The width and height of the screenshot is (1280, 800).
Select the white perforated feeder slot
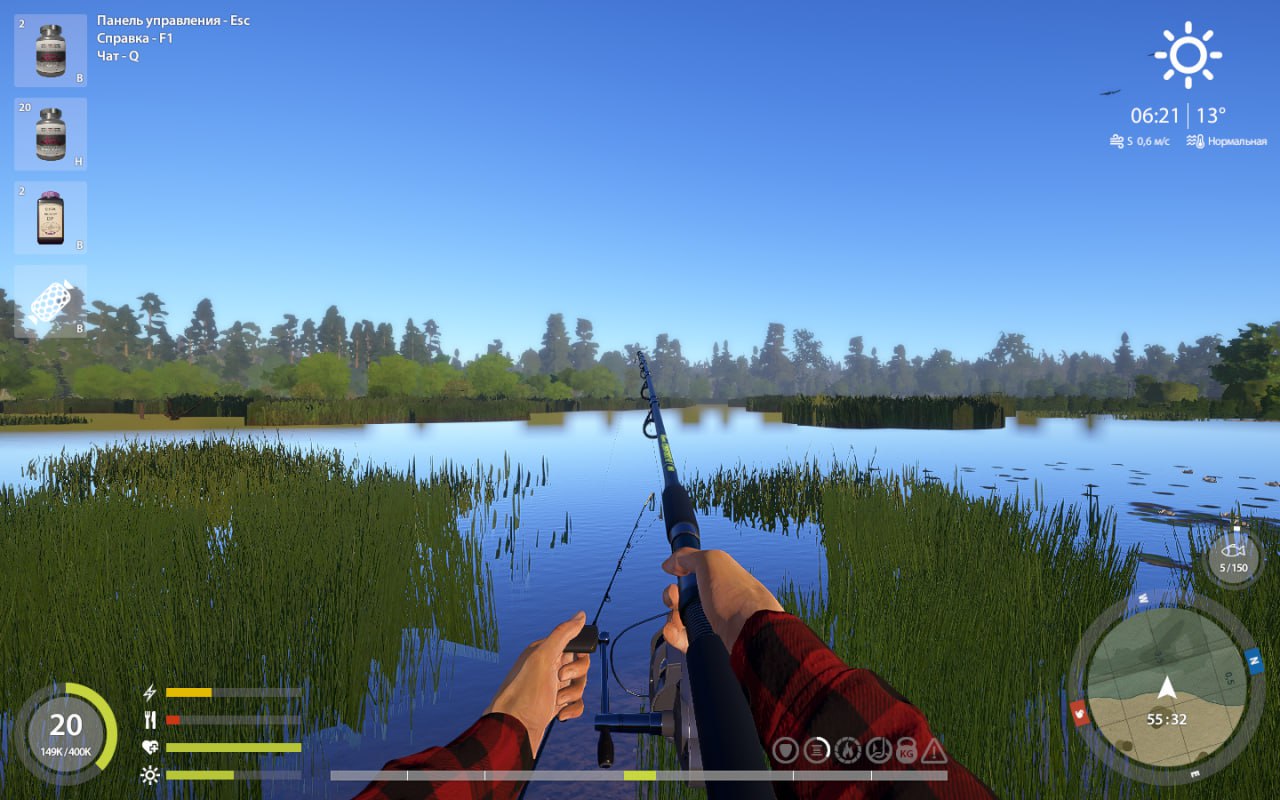point(50,300)
